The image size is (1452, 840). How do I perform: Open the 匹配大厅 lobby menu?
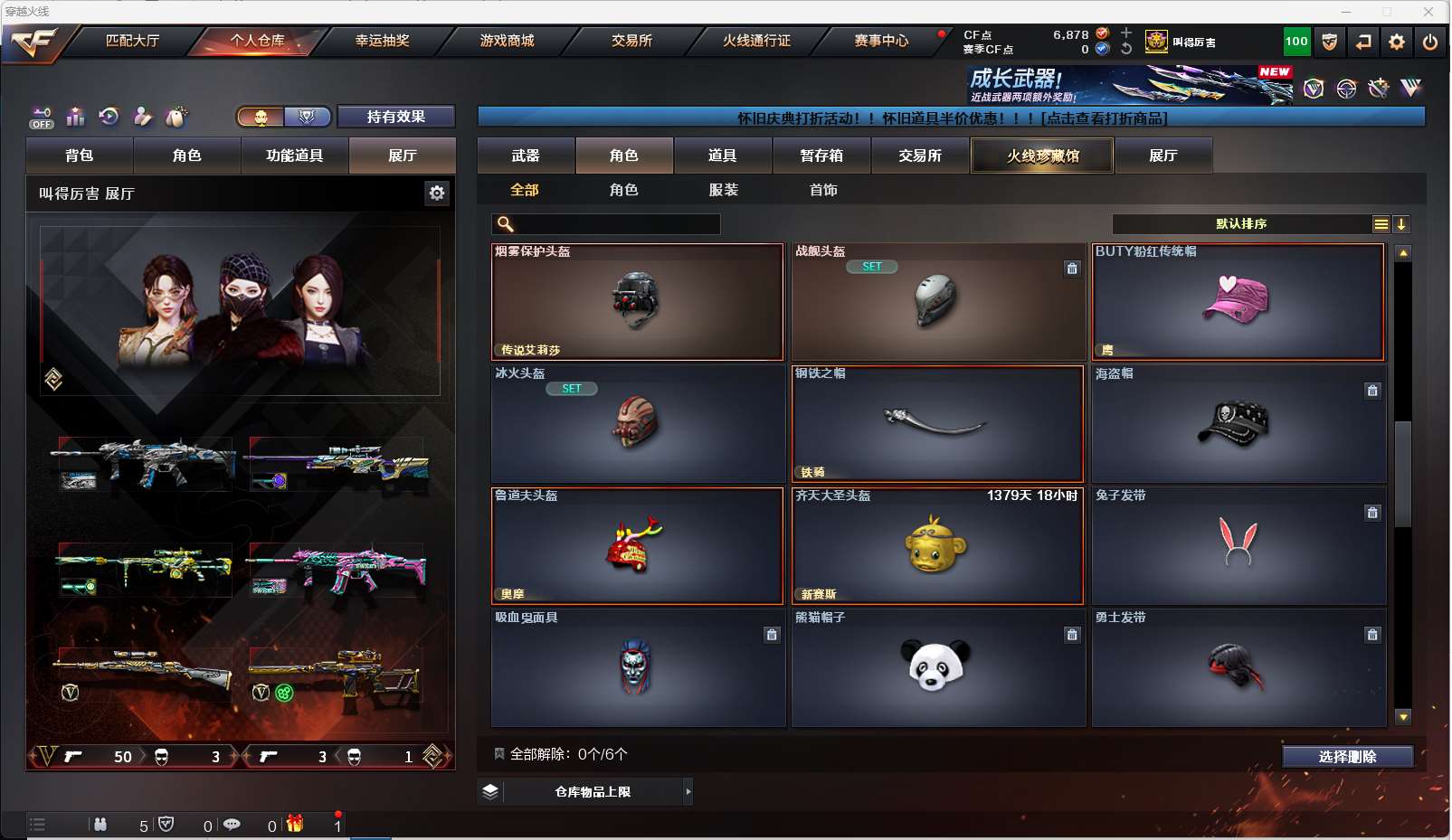(132, 41)
